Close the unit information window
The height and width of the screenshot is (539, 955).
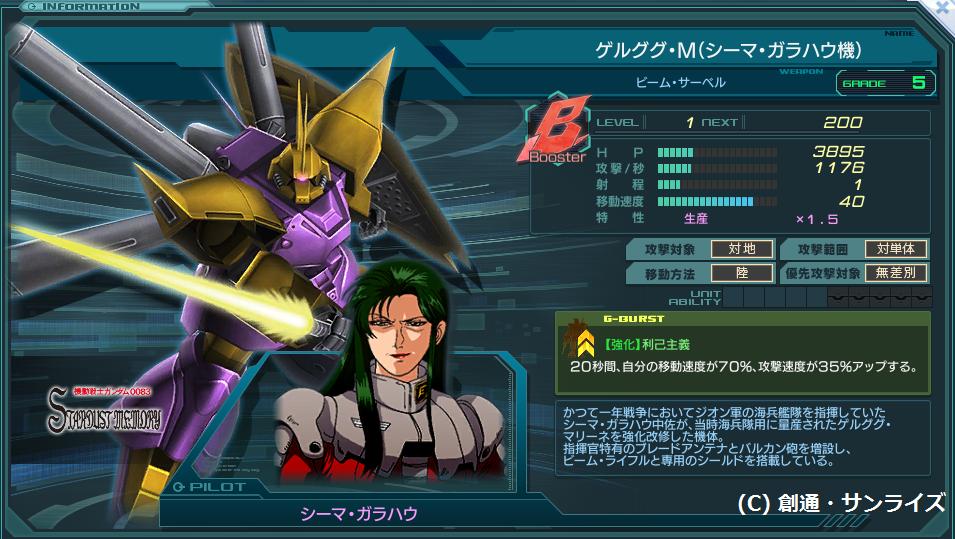[943, 7]
